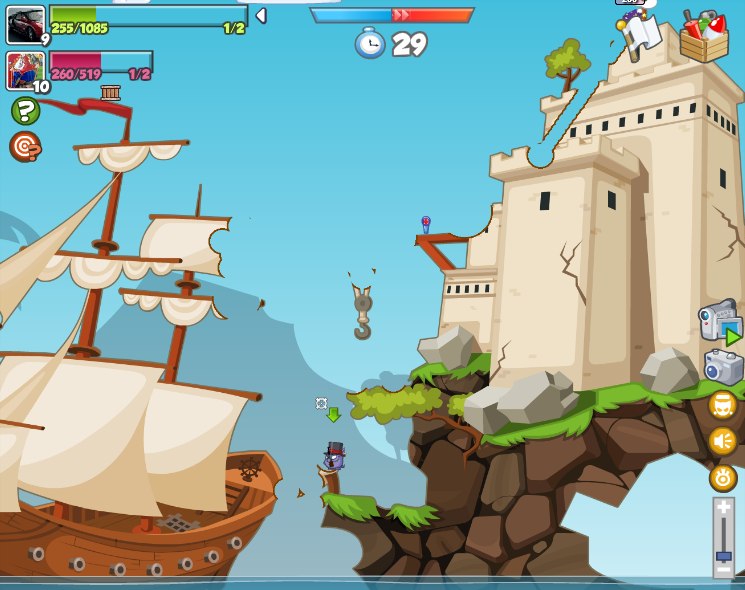Start recording with the video camera icon
The height and width of the screenshot is (590, 745).
pyautogui.click(x=719, y=323)
